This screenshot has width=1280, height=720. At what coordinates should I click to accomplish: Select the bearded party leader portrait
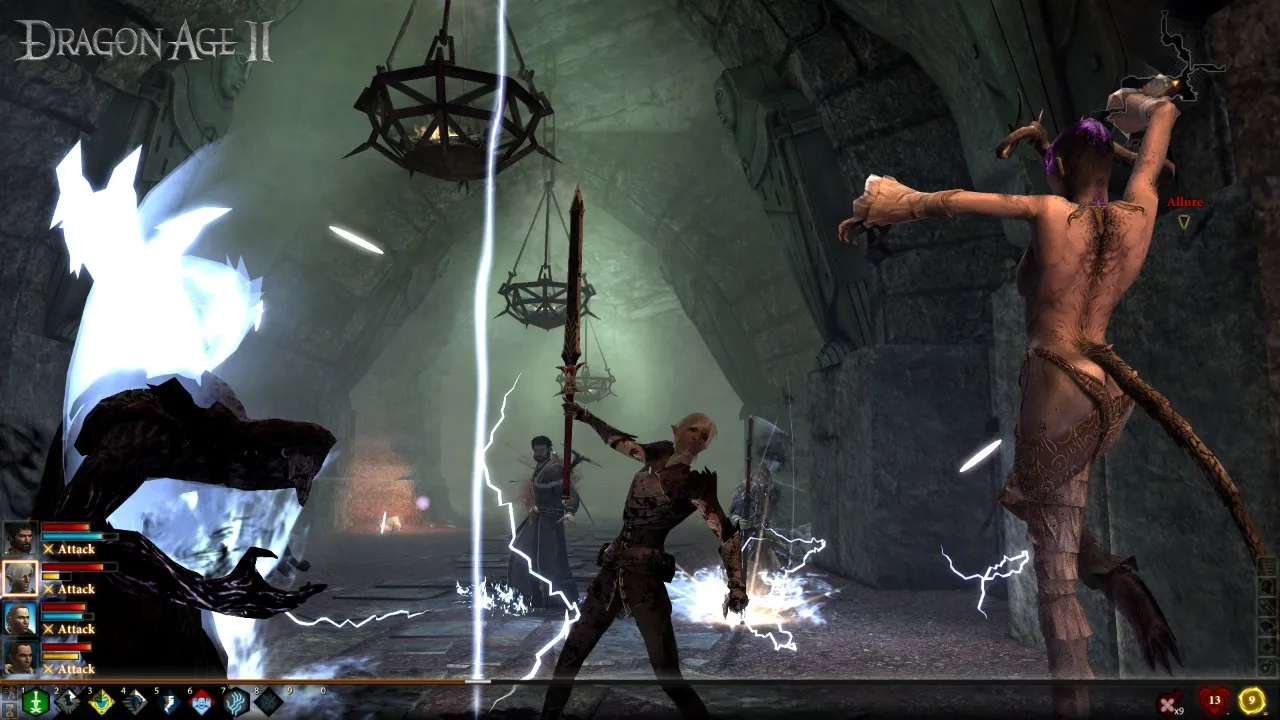coord(20,539)
